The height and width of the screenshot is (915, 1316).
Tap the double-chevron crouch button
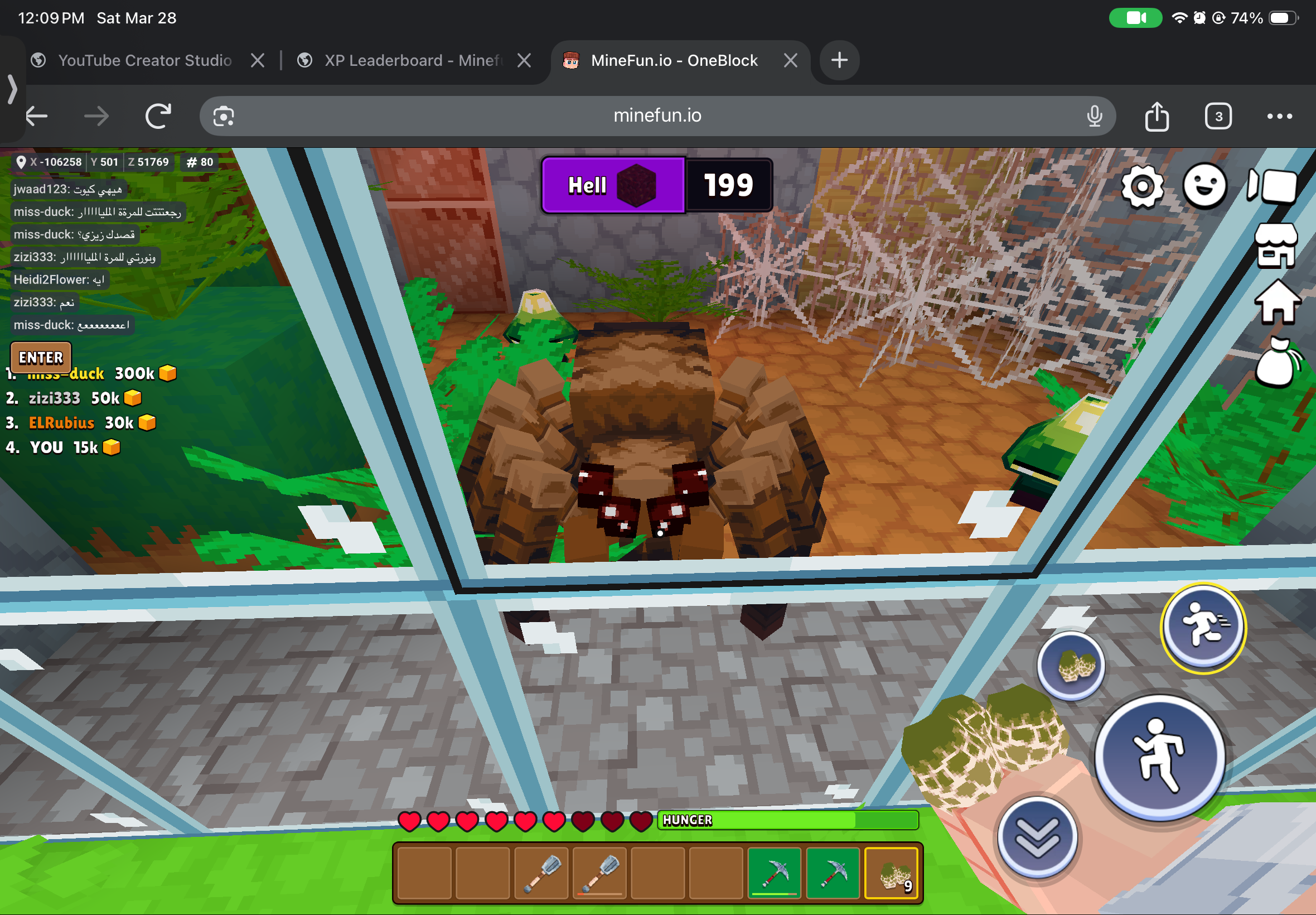pyautogui.click(x=1037, y=837)
